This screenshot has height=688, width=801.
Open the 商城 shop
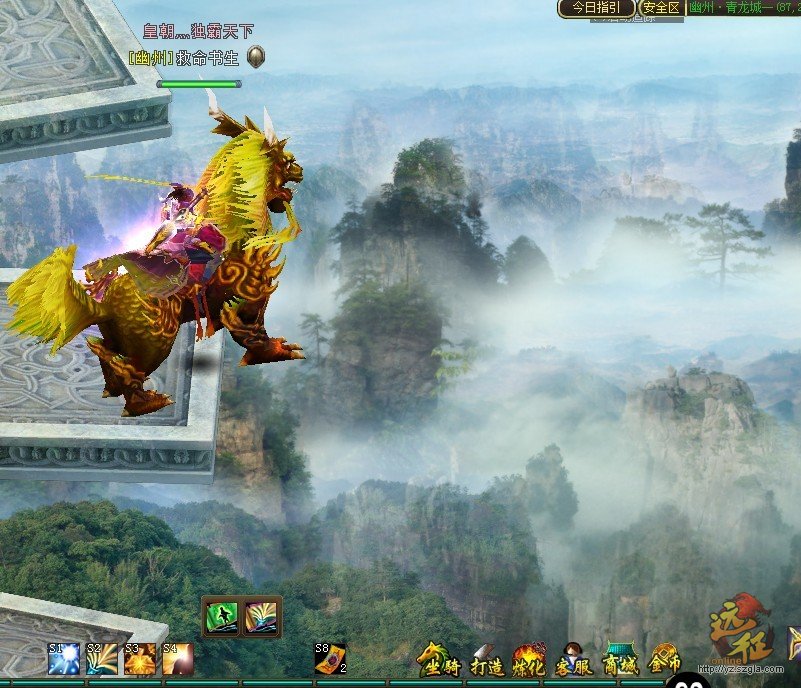(x=621, y=660)
